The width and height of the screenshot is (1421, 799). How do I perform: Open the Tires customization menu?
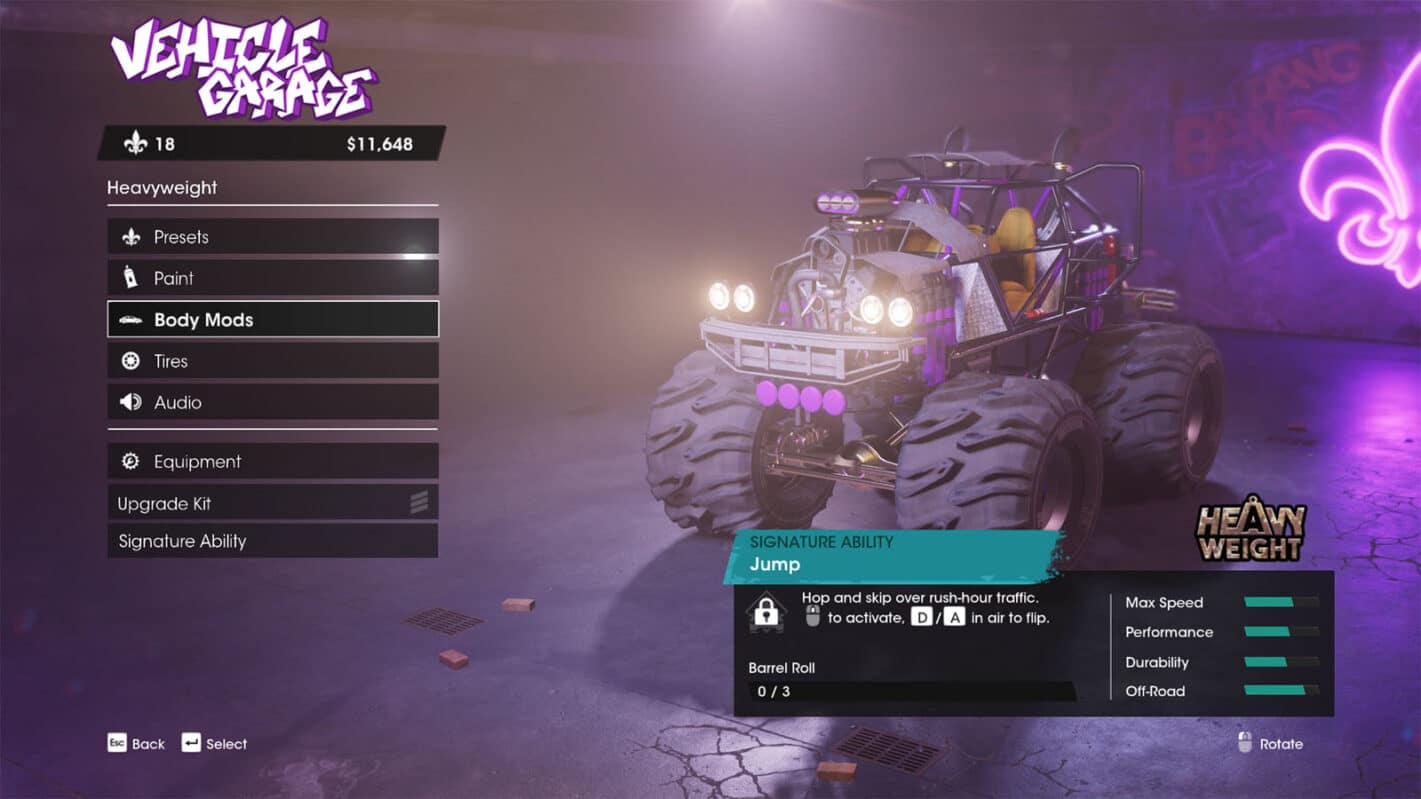pyautogui.click(x=272, y=361)
